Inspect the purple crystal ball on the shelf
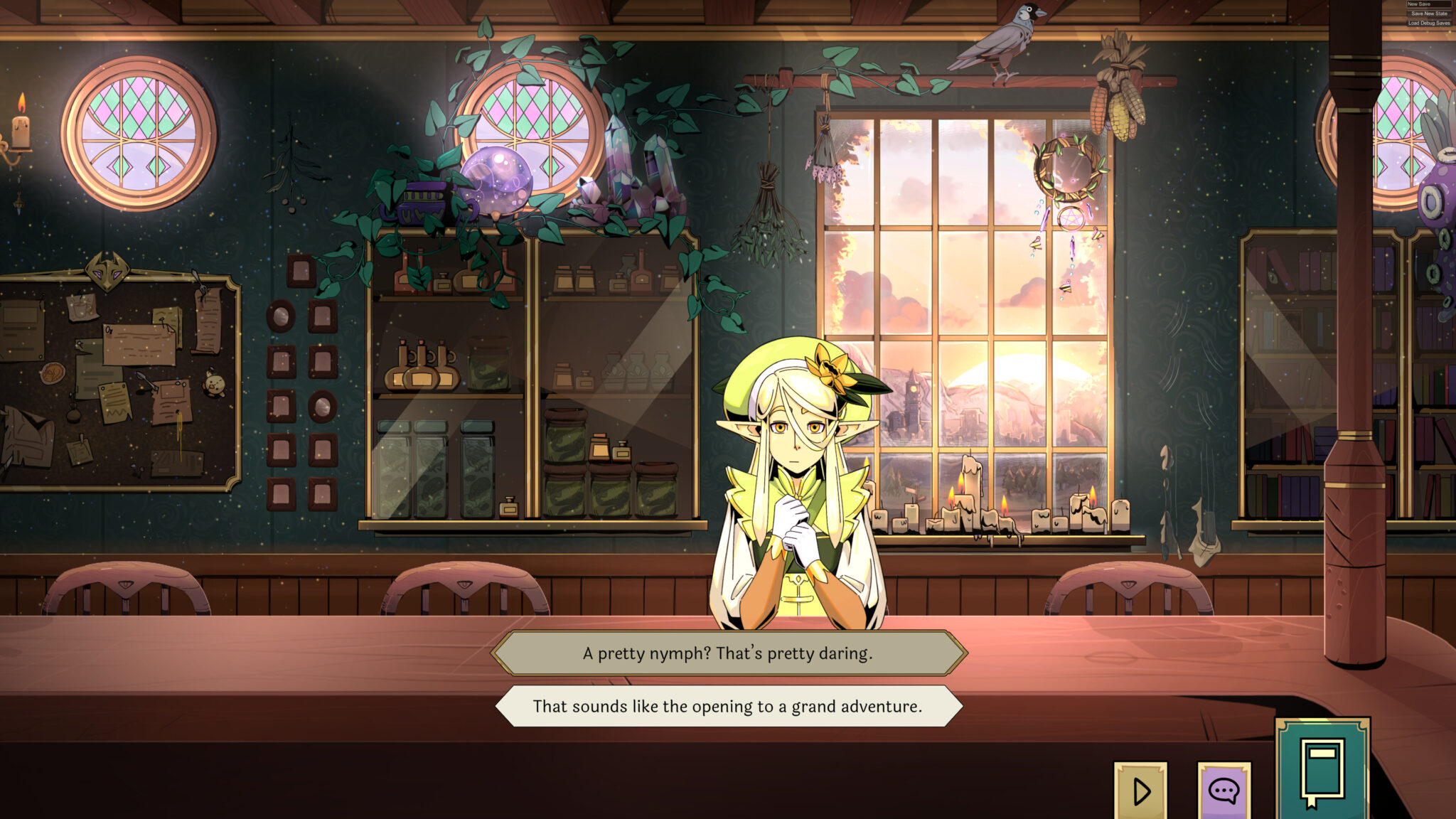 [498, 180]
